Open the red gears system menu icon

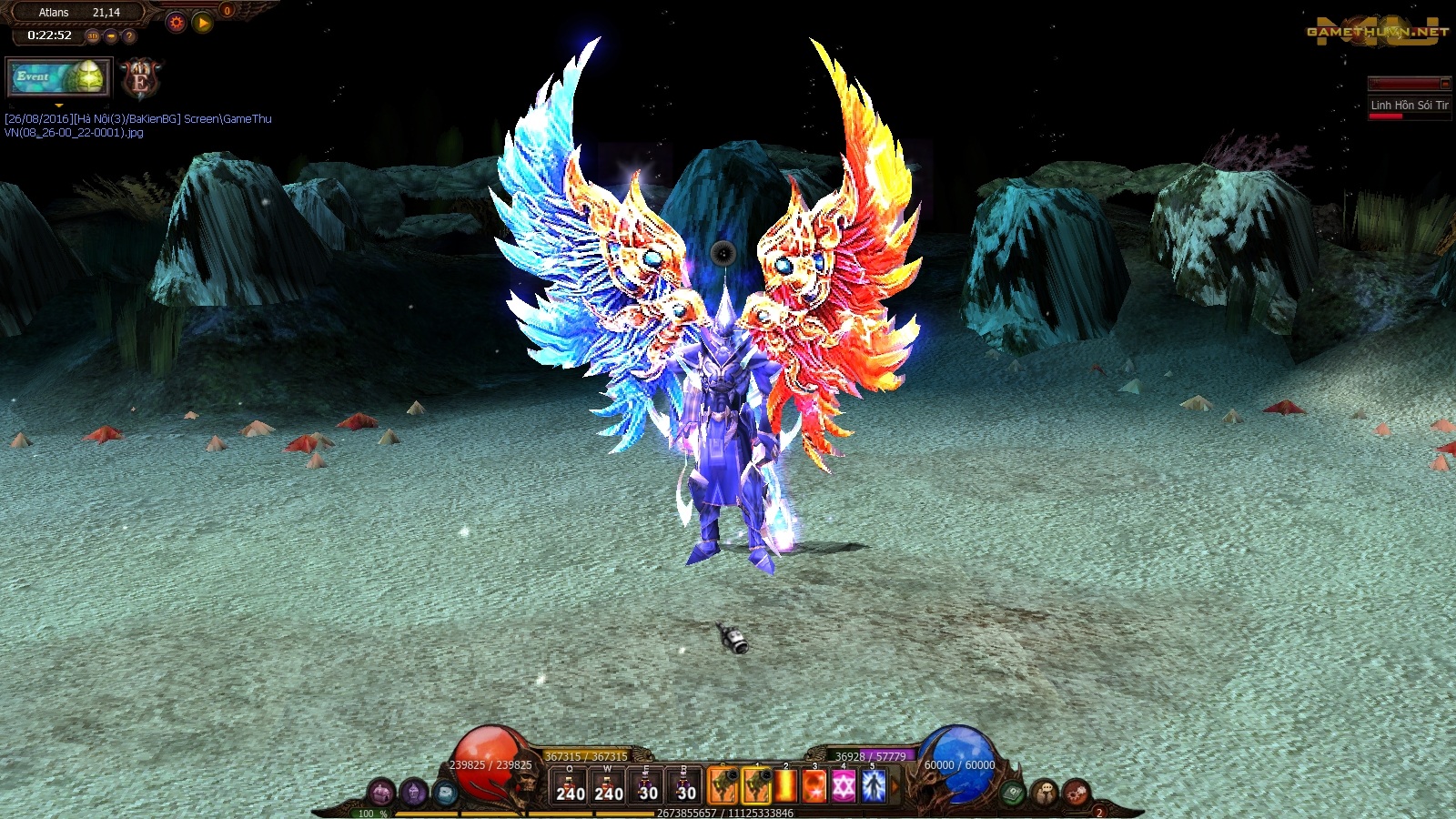pyautogui.click(x=1076, y=794)
